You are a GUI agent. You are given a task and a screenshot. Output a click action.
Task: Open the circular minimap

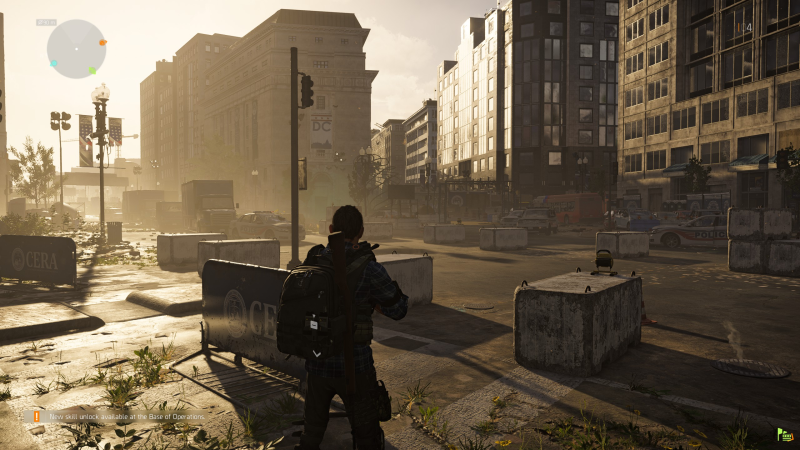[x=76, y=48]
